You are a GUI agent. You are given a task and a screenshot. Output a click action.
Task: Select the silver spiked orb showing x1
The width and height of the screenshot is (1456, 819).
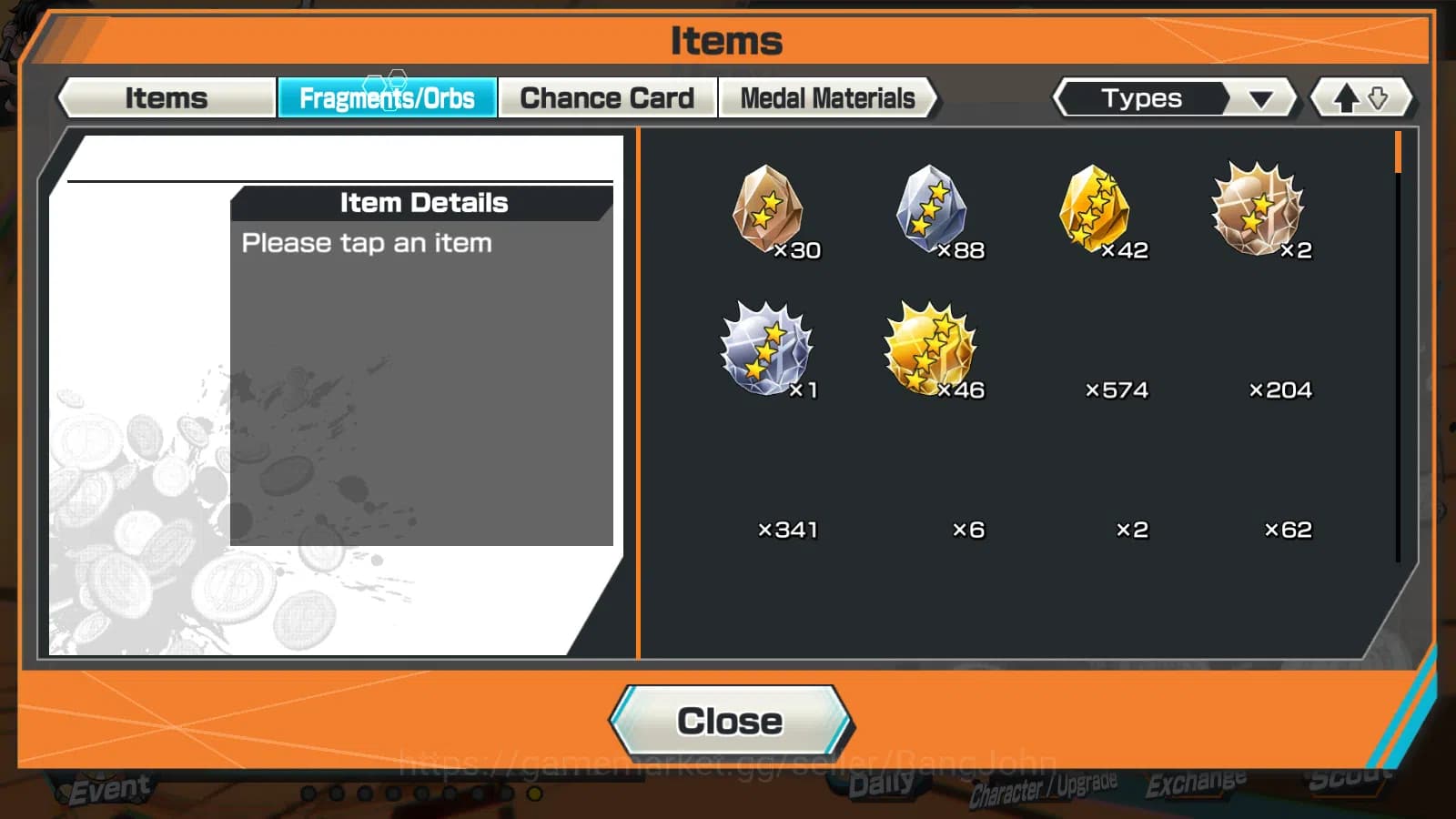767,350
